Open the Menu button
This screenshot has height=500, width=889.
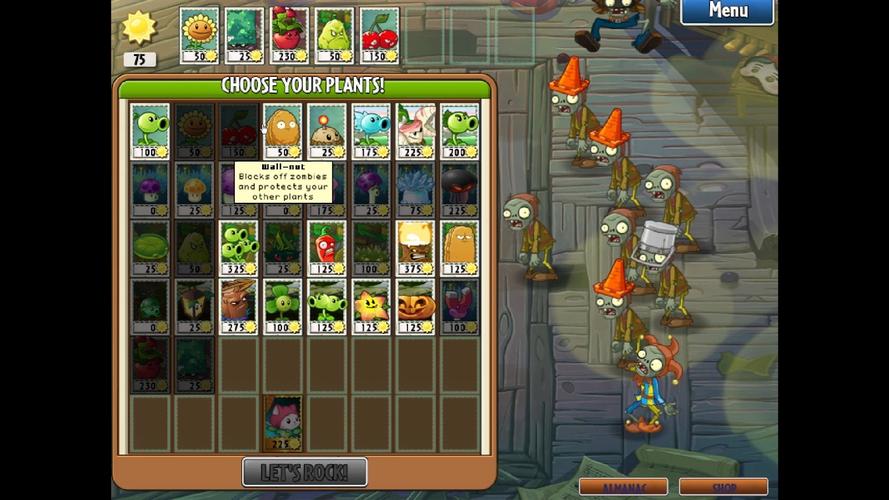[x=727, y=12]
